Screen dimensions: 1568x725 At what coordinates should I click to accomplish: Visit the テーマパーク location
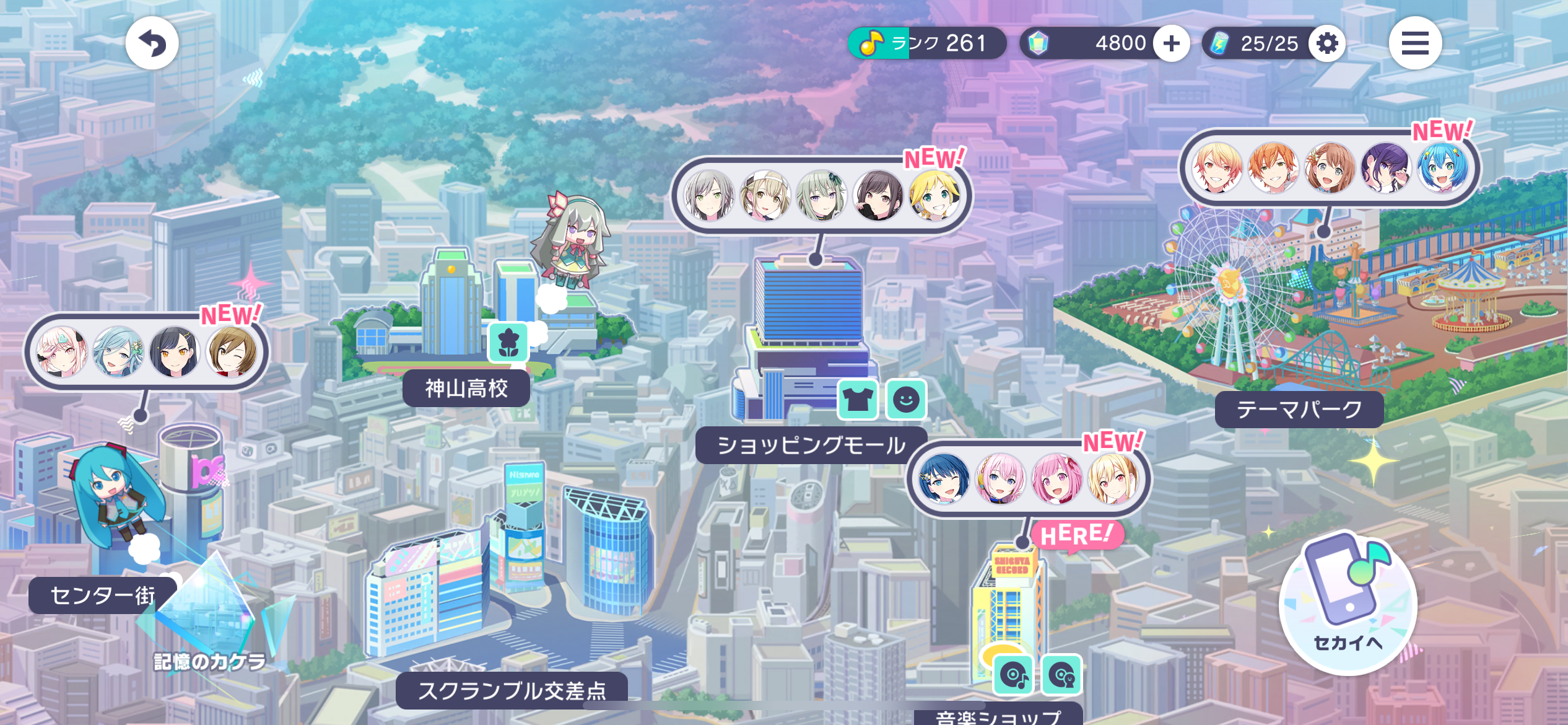tap(1299, 409)
